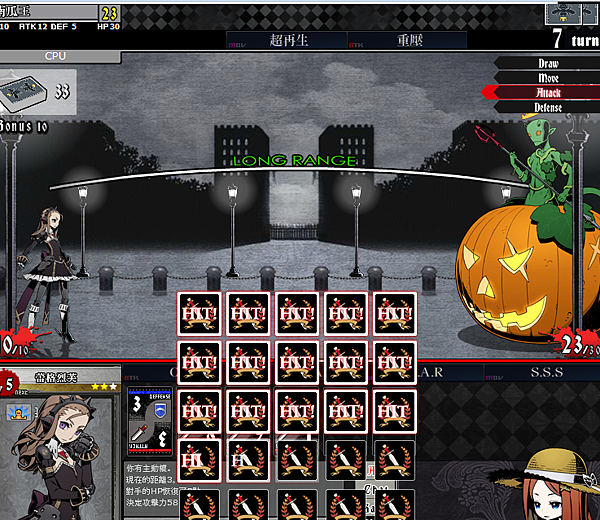Select the Defense phase entry

click(x=547, y=107)
